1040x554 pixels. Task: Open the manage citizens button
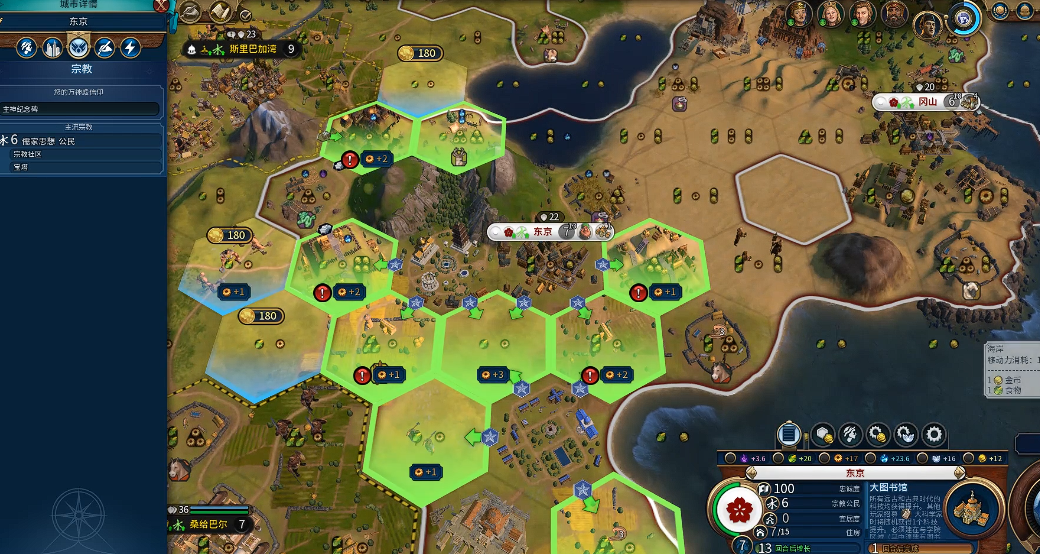pos(850,434)
